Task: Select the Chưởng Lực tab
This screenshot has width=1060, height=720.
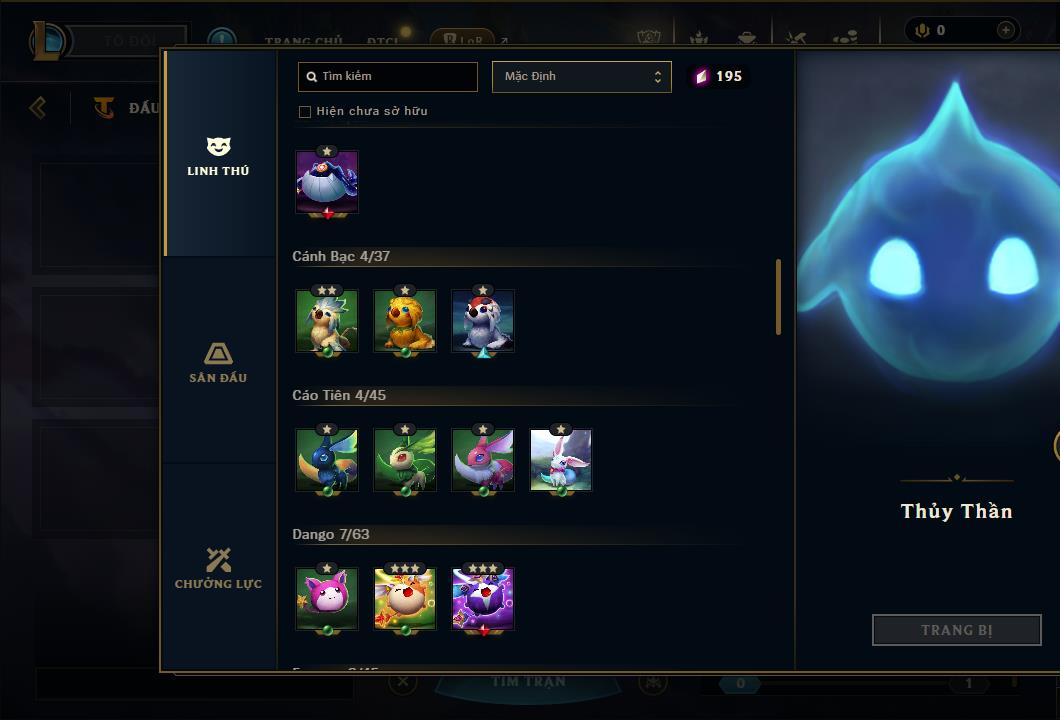Action: pos(218,568)
